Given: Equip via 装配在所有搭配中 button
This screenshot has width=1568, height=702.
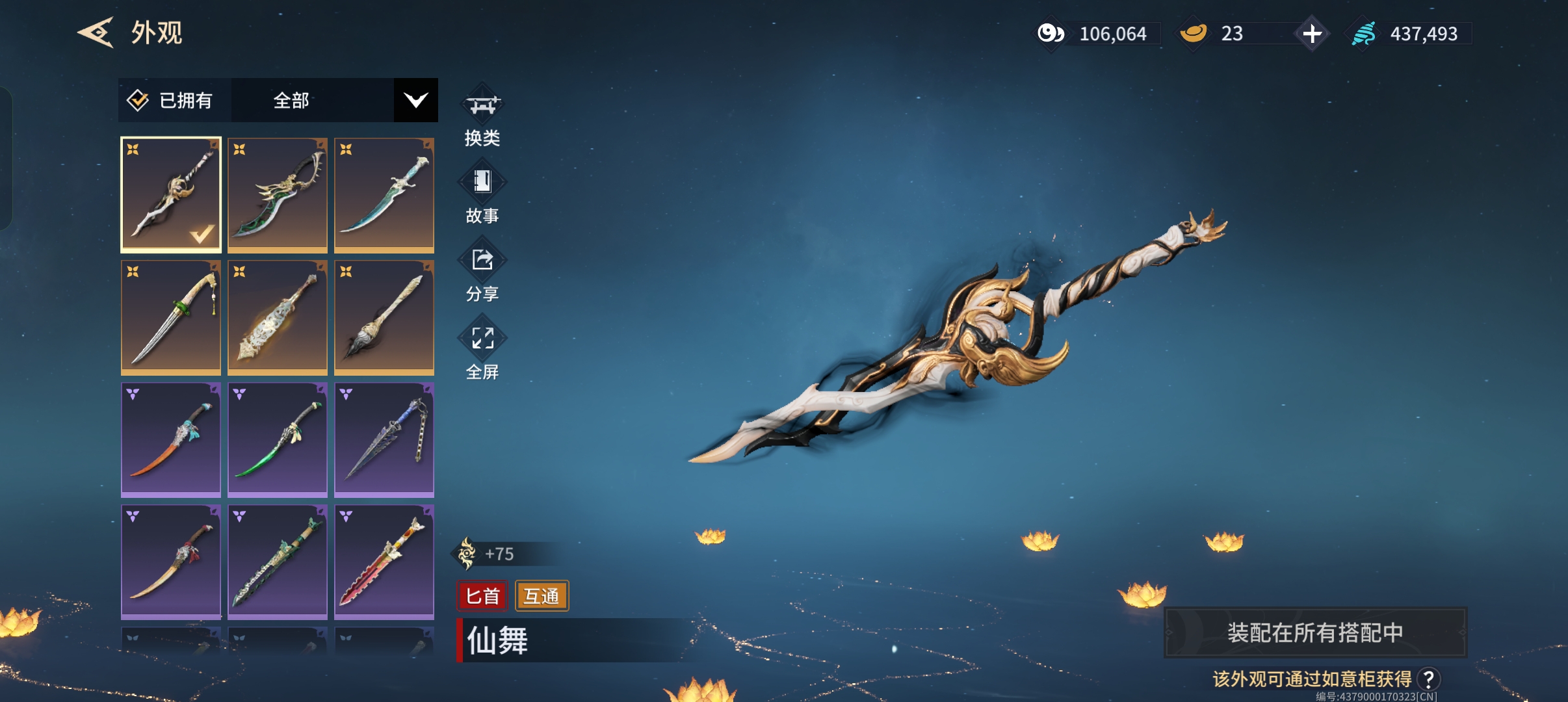Looking at the screenshot, I should point(1314,632).
